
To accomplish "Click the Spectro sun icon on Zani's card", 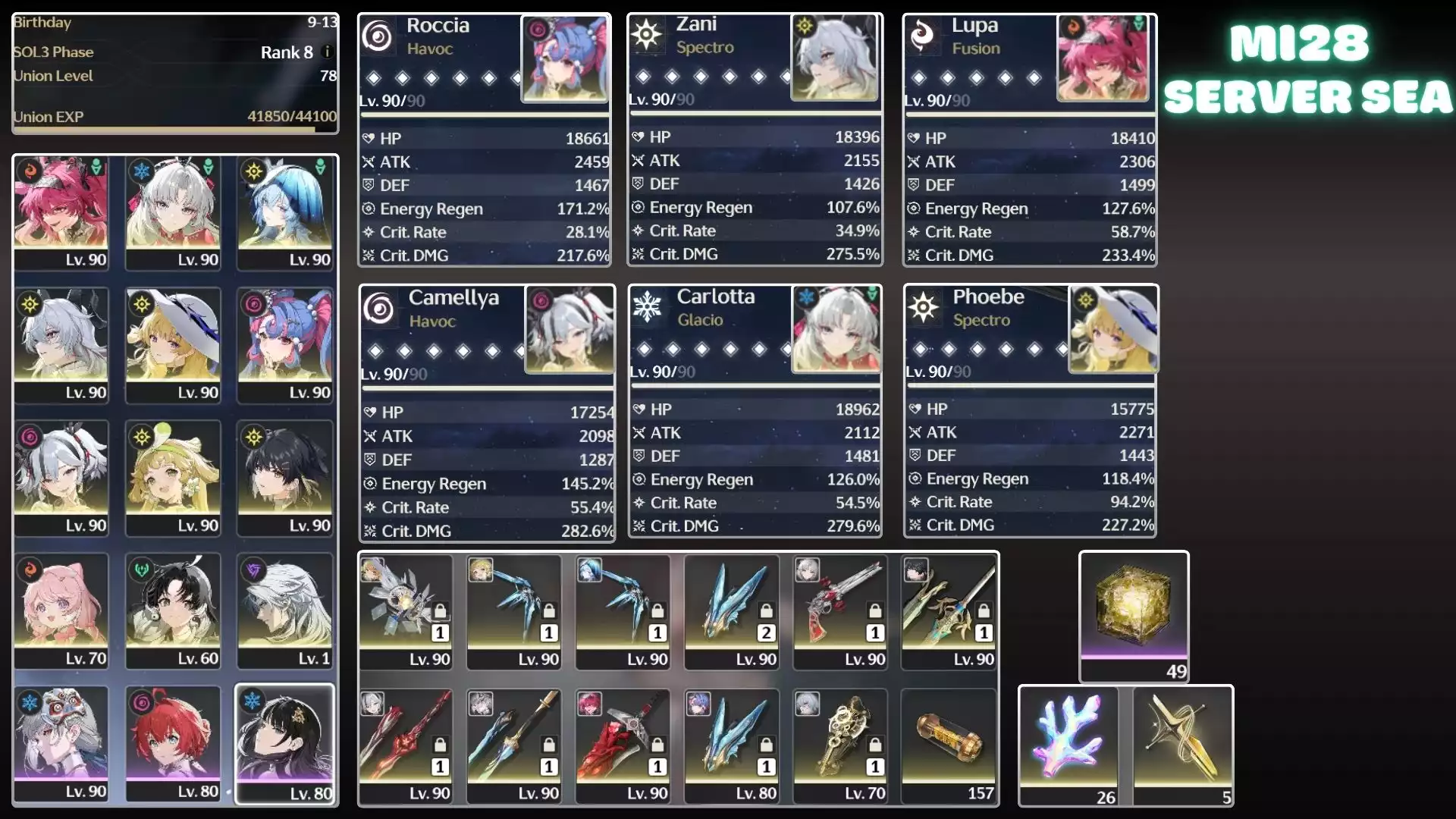I will pyautogui.click(x=647, y=35).
